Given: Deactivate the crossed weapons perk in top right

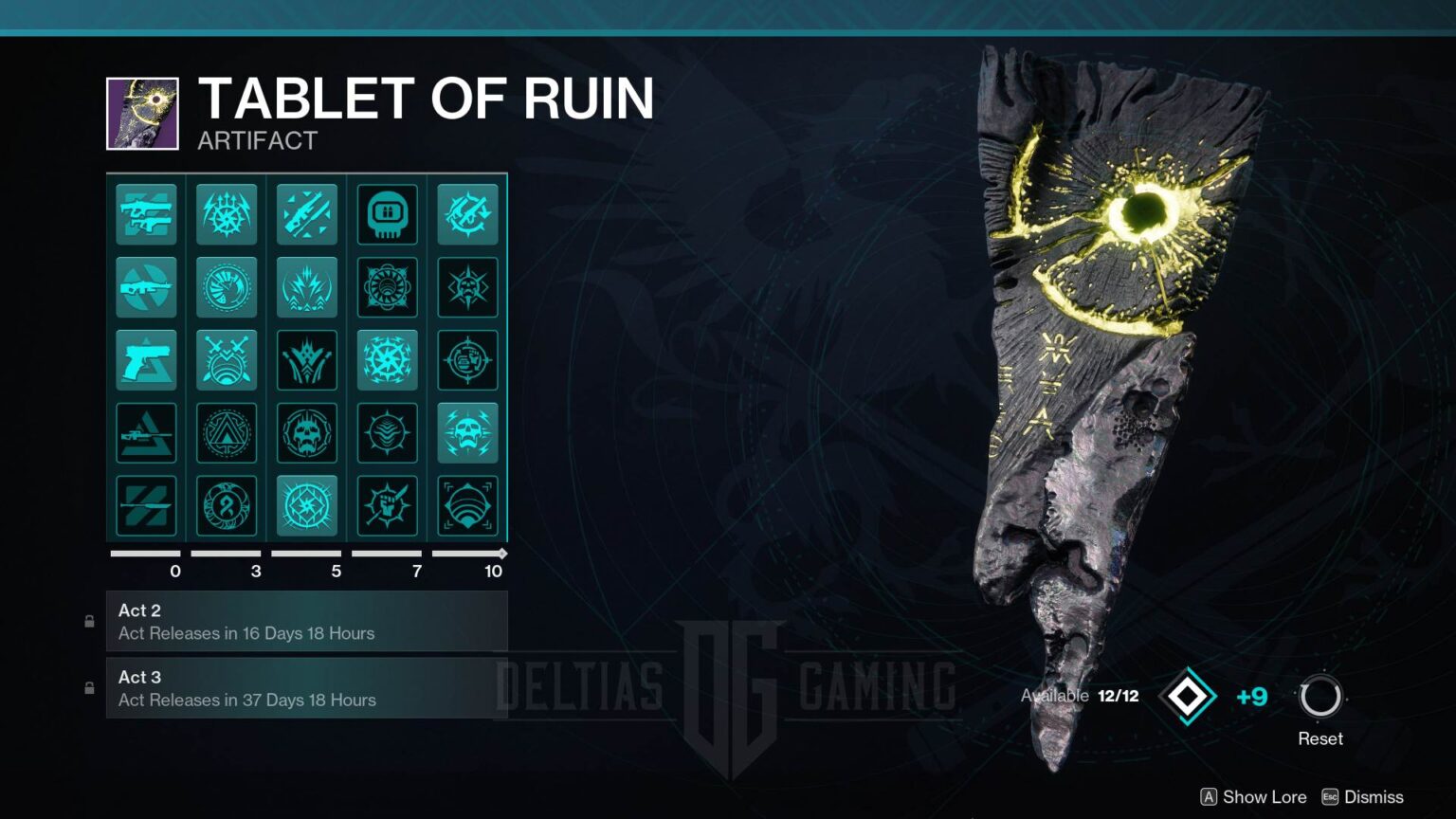Looking at the screenshot, I should (x=468, y=214).
